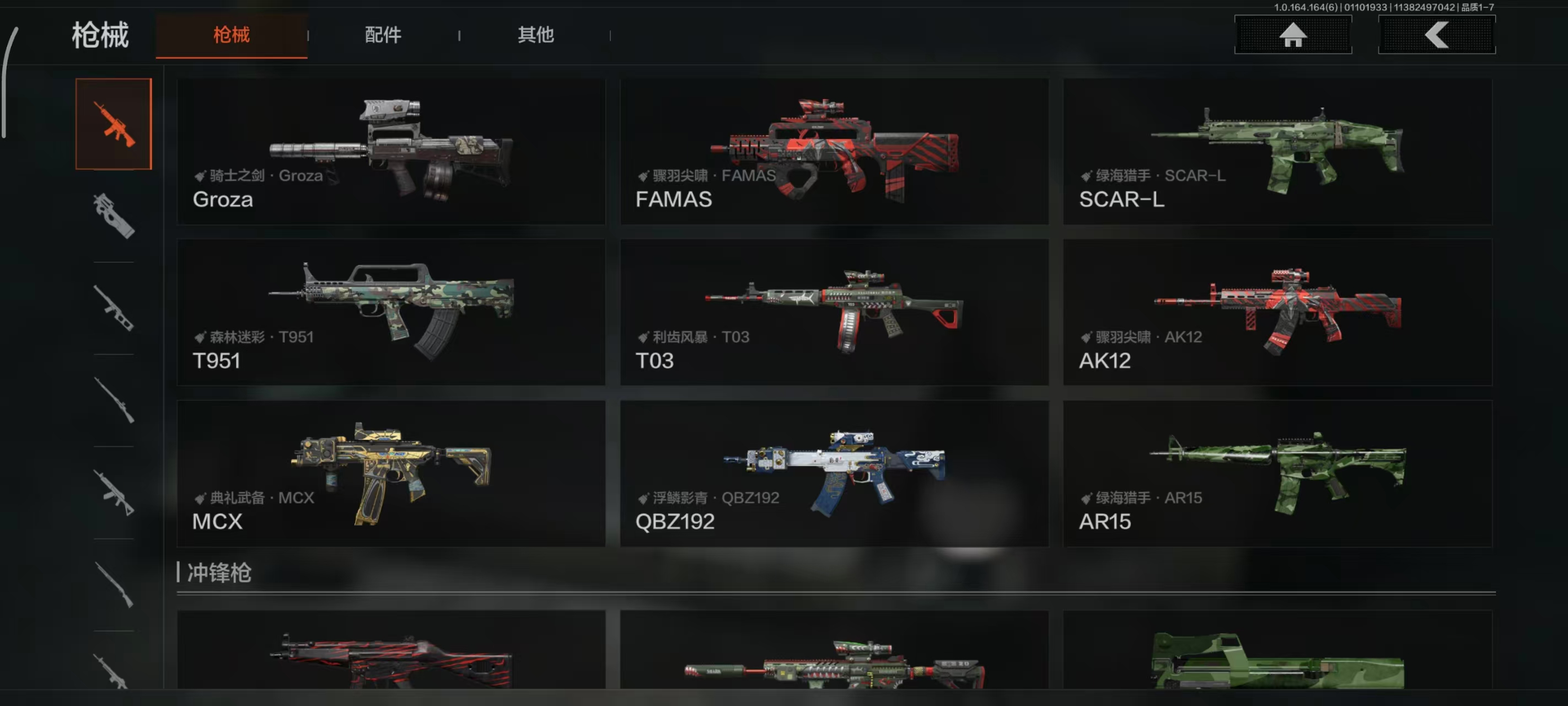The image size is (1568, 706).
Task: Select the AR15 weapon card
Action: 1277,473
